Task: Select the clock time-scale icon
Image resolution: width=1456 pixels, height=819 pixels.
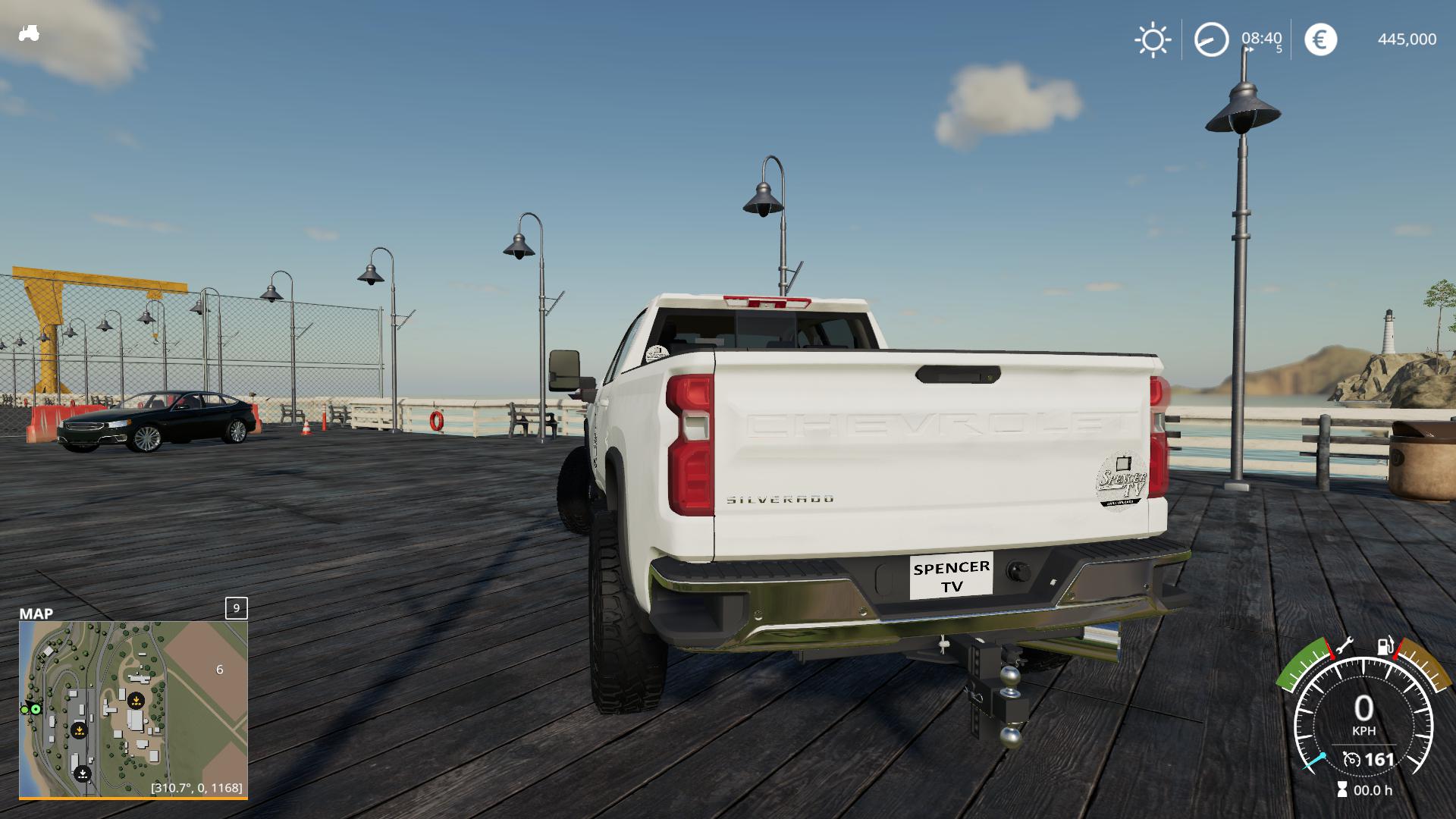Action: coord(1211,39)
